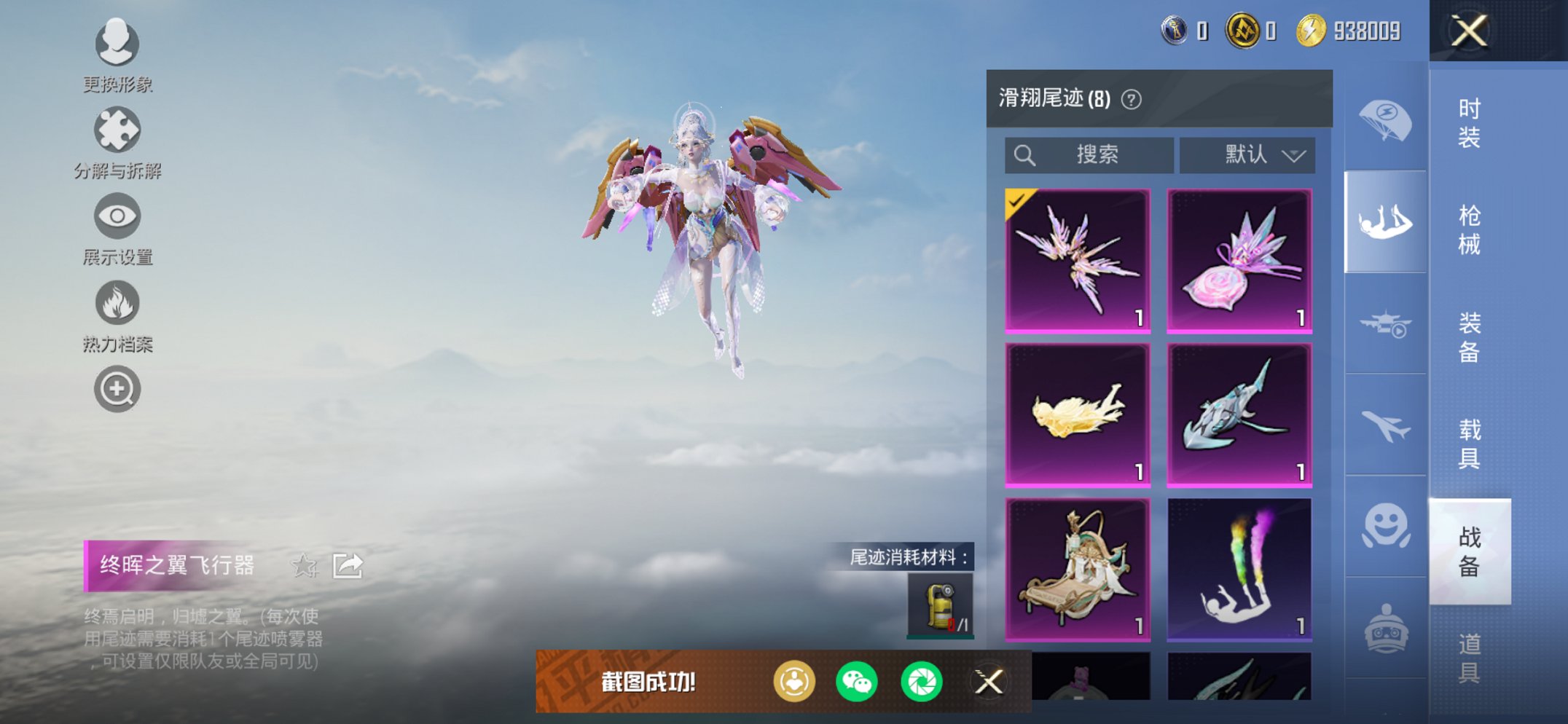Click the 搜索 search field
Viewport: 1568px width, 724px height.
coord(1089,154)
